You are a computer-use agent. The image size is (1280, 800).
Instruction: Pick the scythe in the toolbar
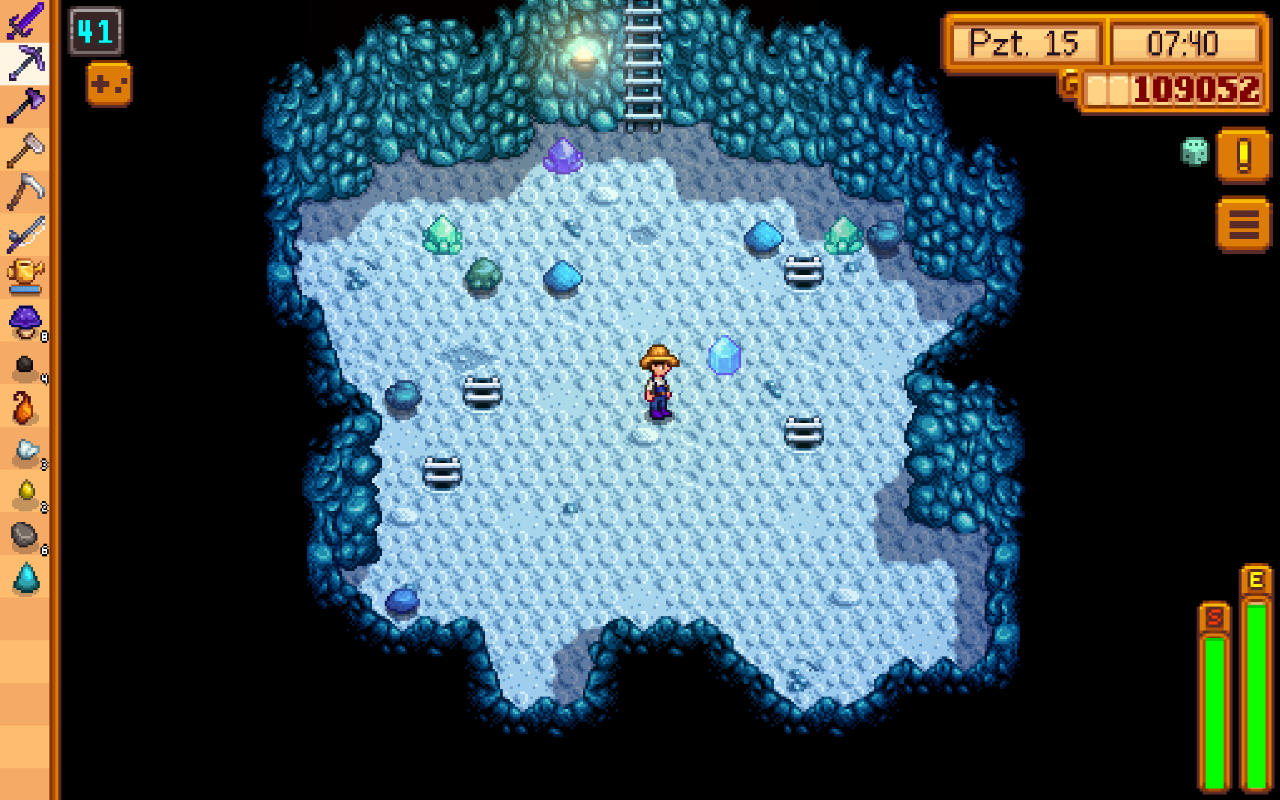pos(26,192)
